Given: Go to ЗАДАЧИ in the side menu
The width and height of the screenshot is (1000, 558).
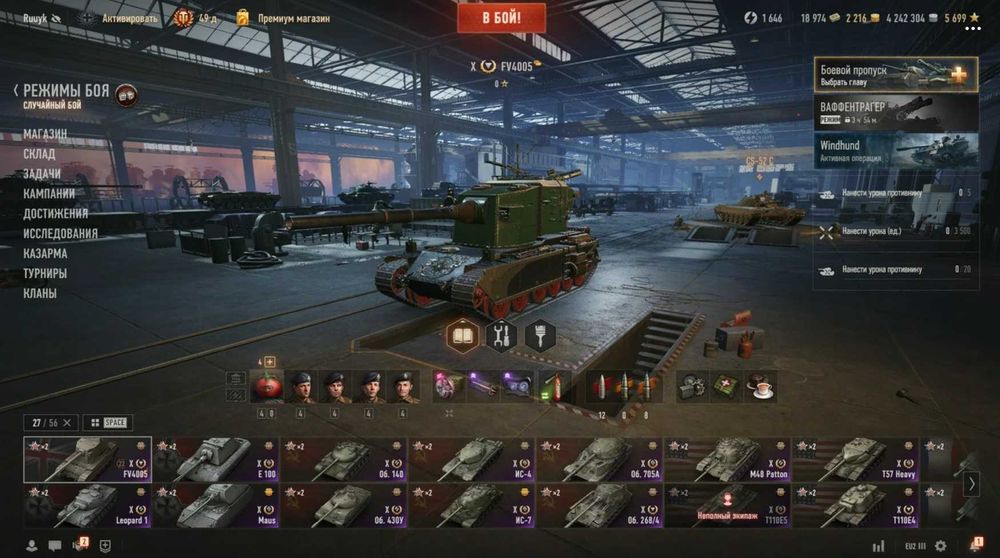Looking at the screenshot, I should click(42, 174).
